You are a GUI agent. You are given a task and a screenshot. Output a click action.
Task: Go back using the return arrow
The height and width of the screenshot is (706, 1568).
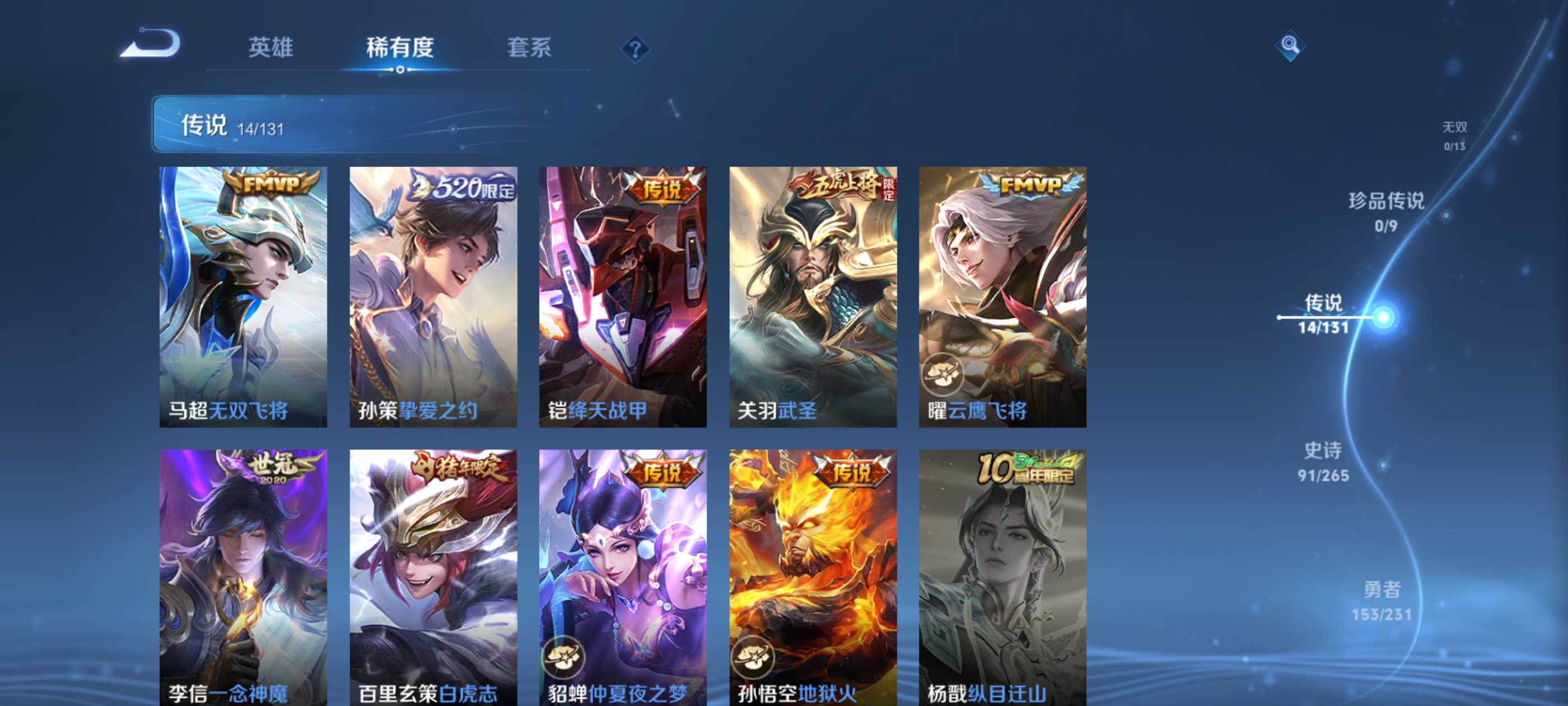tap(150, 44)
